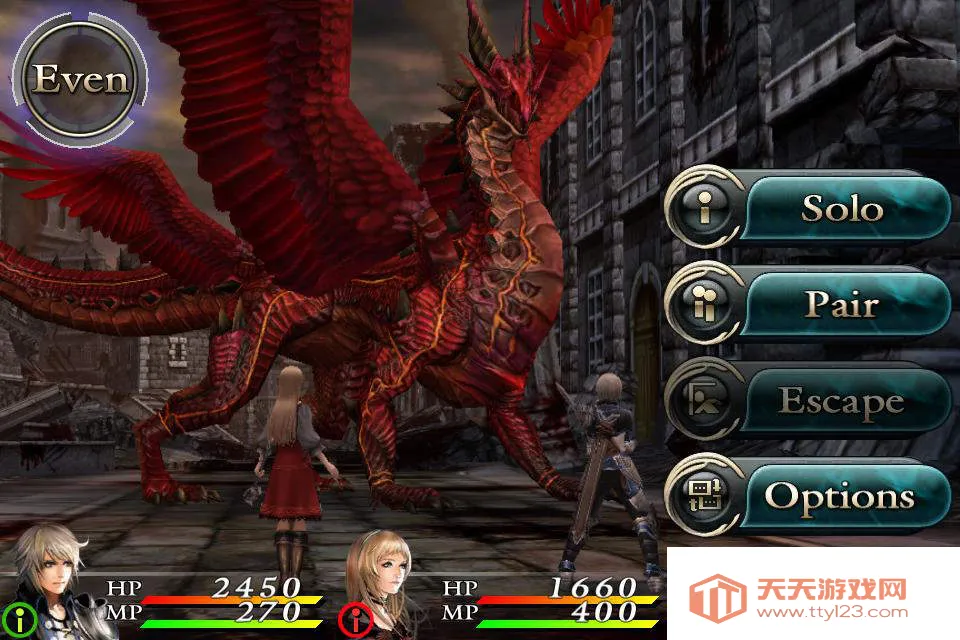The image size is (960, 640).
Task: Click the Even turn-order emblem
Action: coord(80,80)
